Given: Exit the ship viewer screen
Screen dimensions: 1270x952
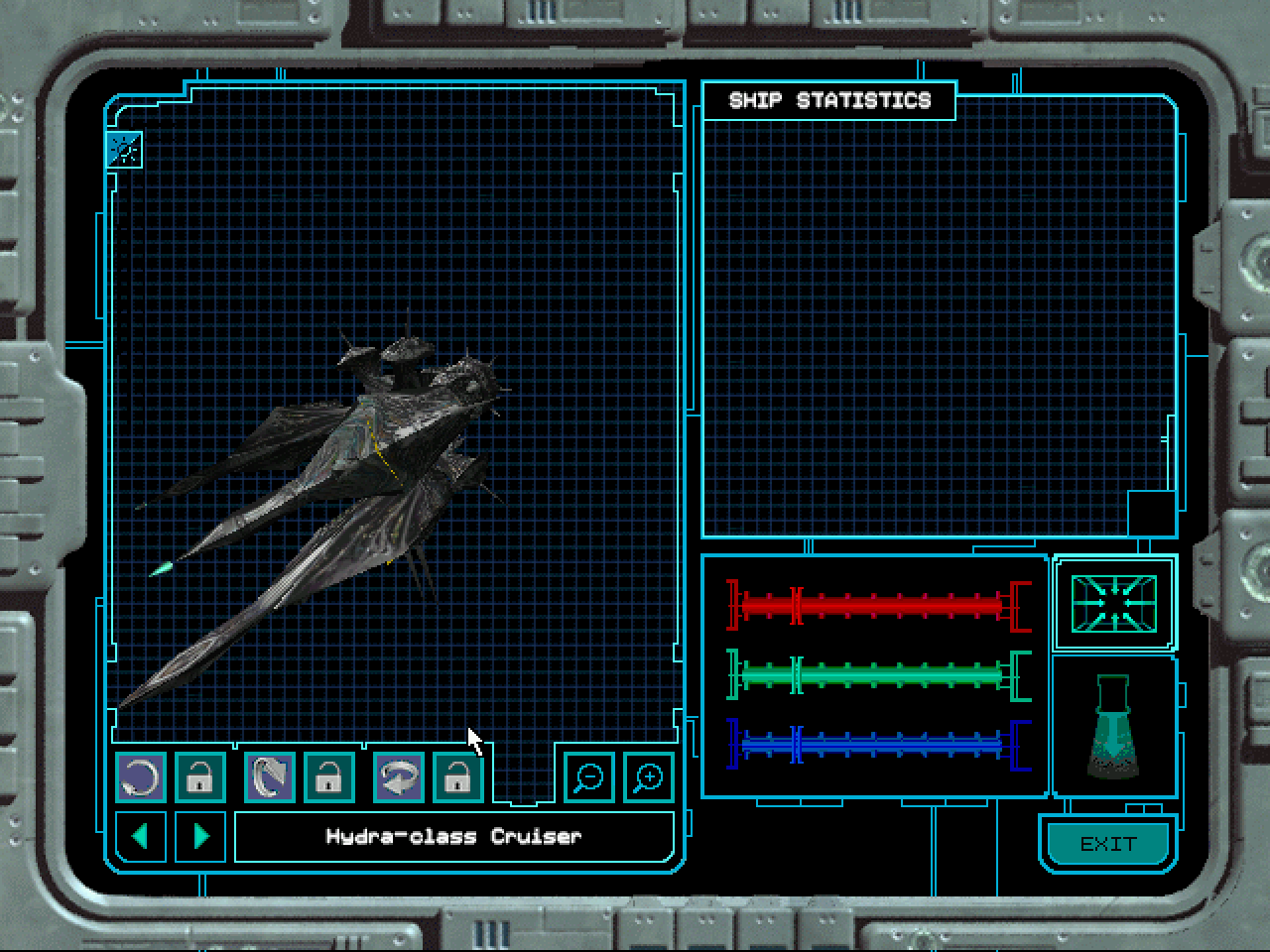Looking at the screenshot, I should [1107, 844].
